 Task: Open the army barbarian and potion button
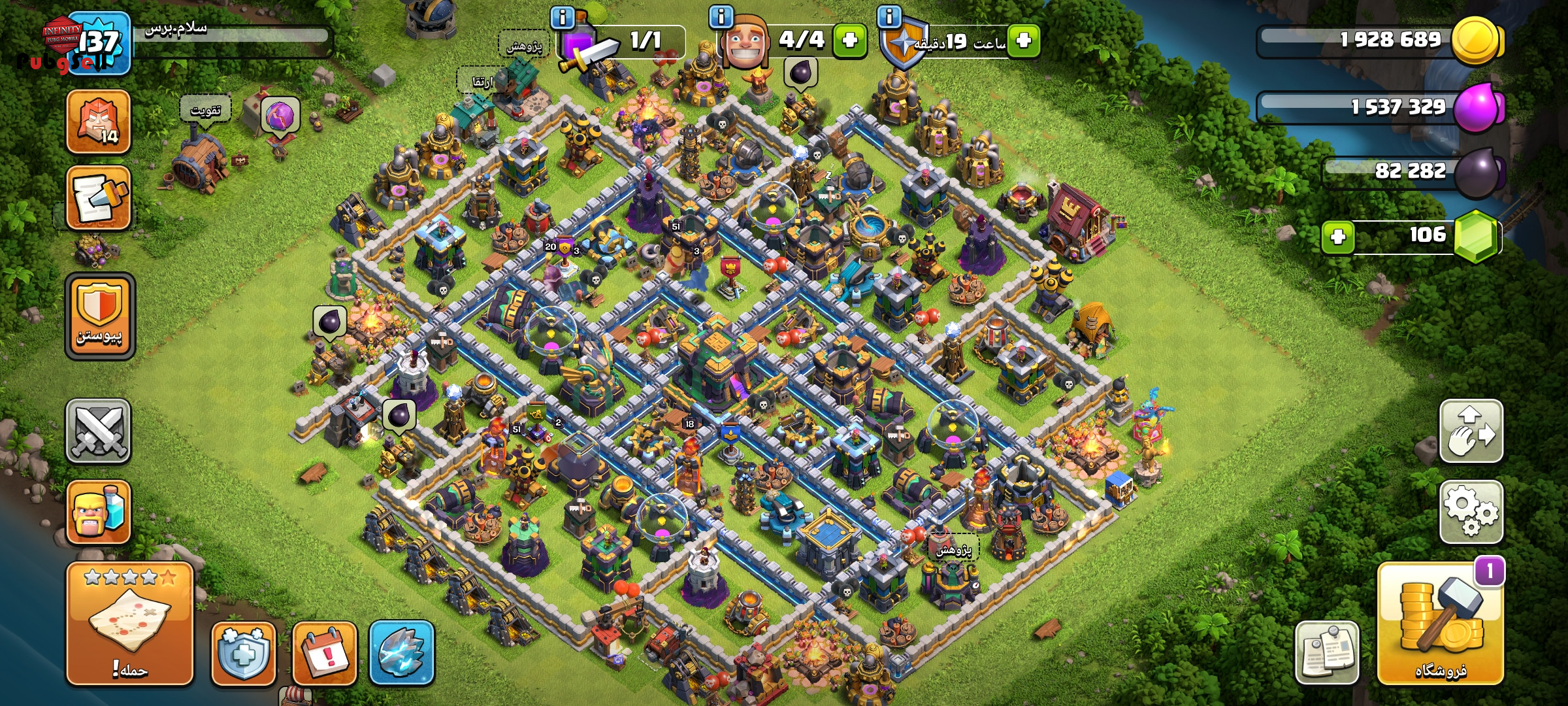(x=99, y=512)
